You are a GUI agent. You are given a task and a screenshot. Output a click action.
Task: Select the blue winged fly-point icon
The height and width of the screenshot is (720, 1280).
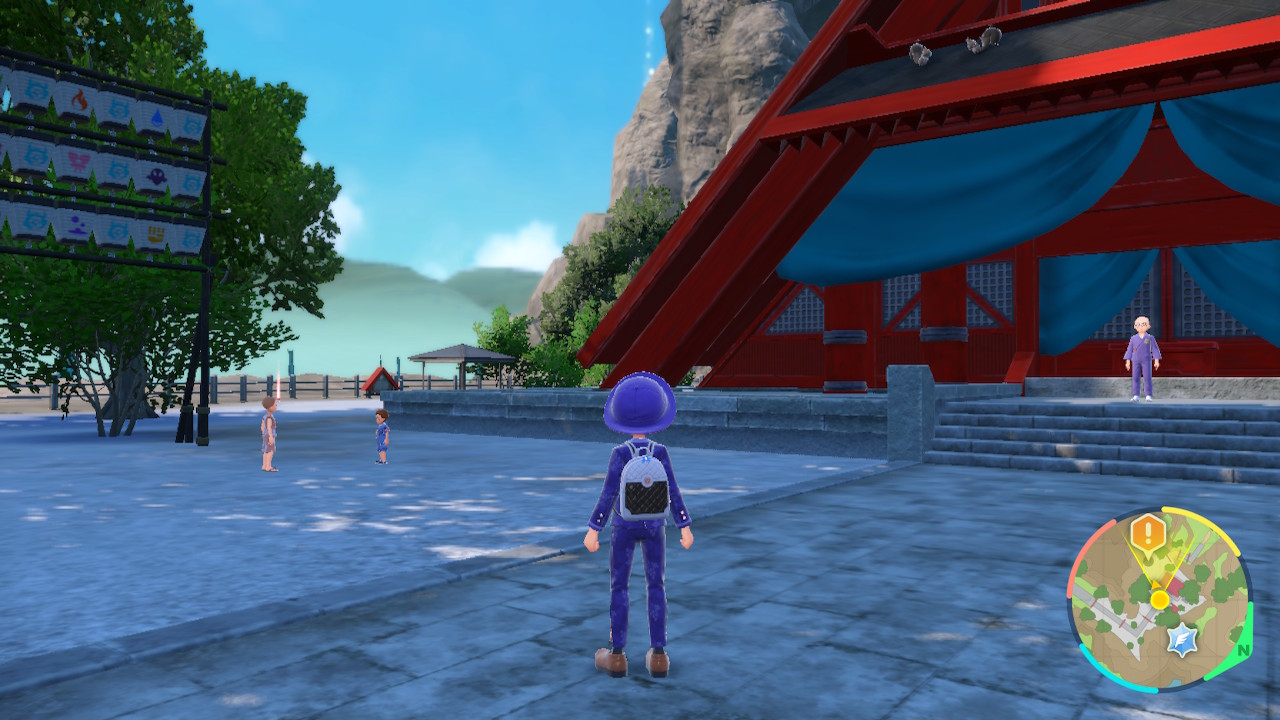pos(1183,640)
